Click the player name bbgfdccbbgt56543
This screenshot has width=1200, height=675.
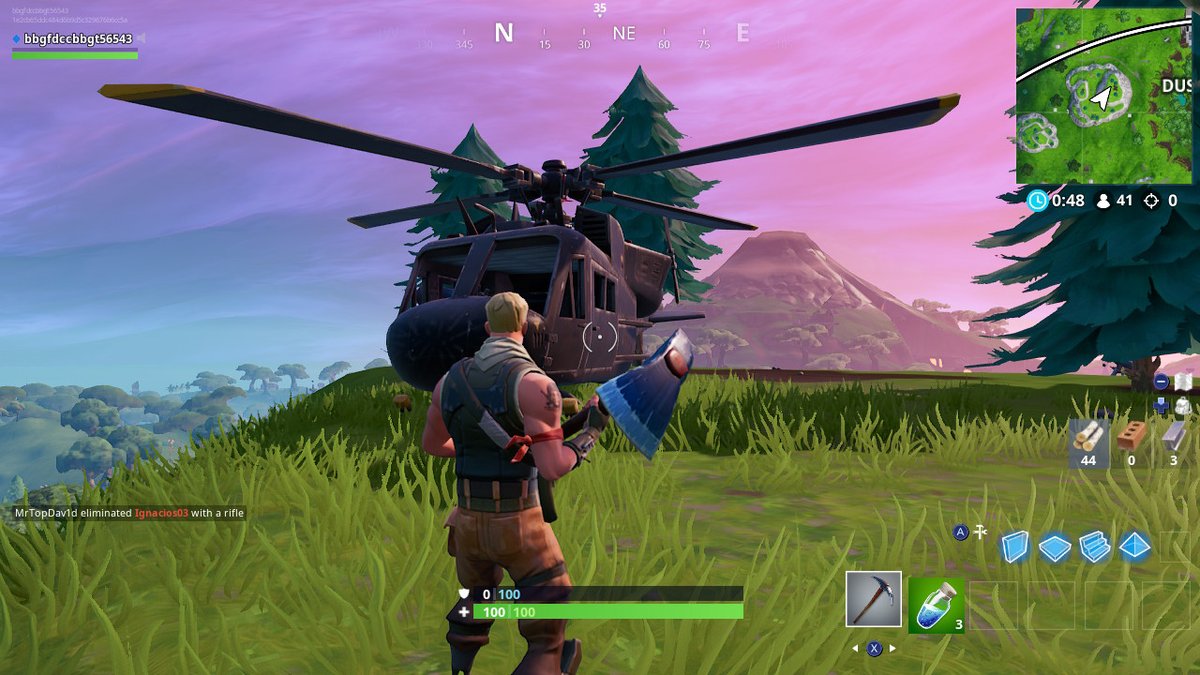click(78, 39)
